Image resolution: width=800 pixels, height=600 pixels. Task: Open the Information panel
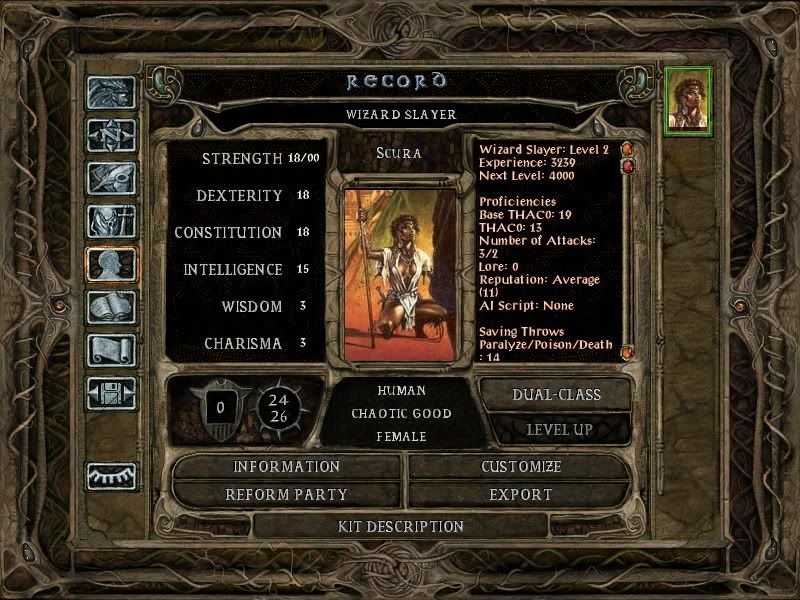coord(287,467)
